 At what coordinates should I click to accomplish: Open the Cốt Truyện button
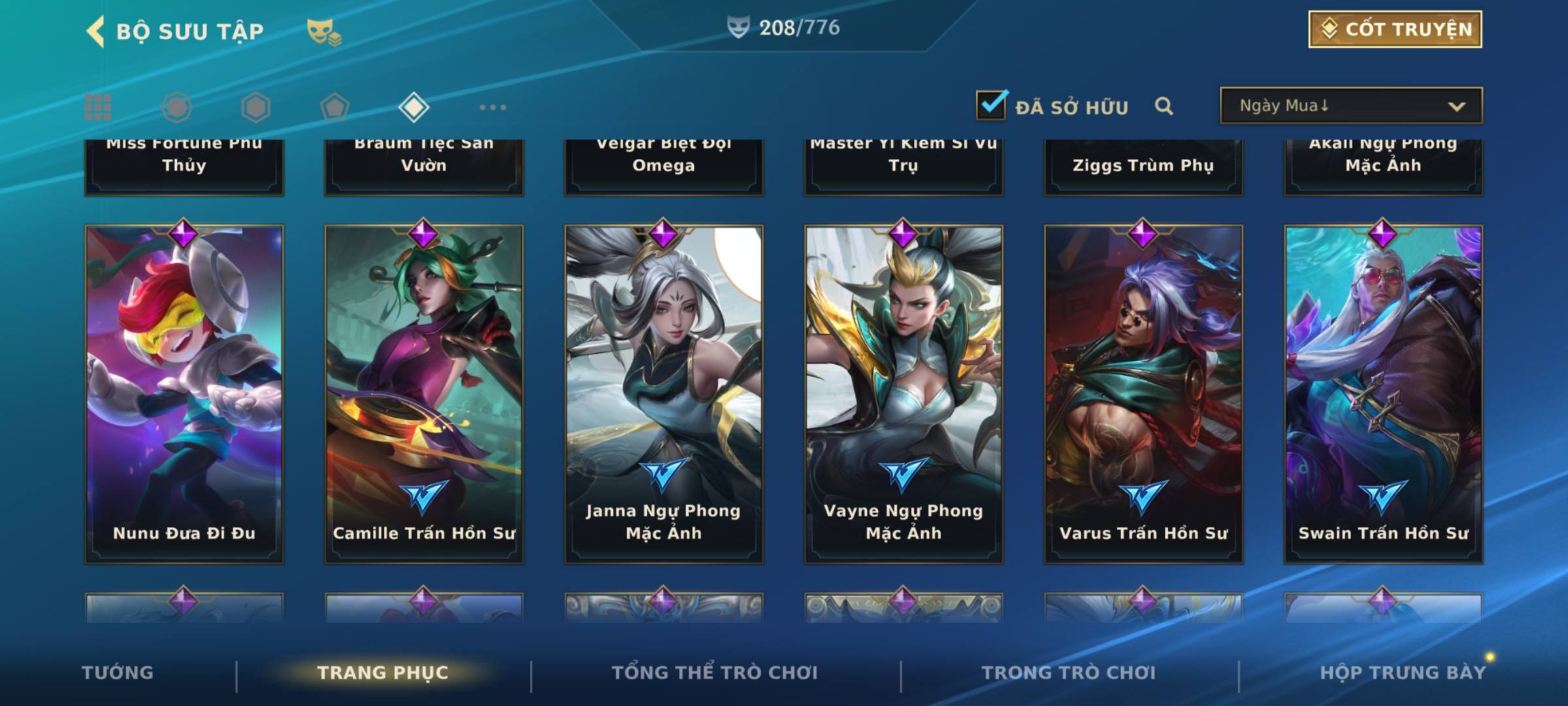tap(1395, 29)
